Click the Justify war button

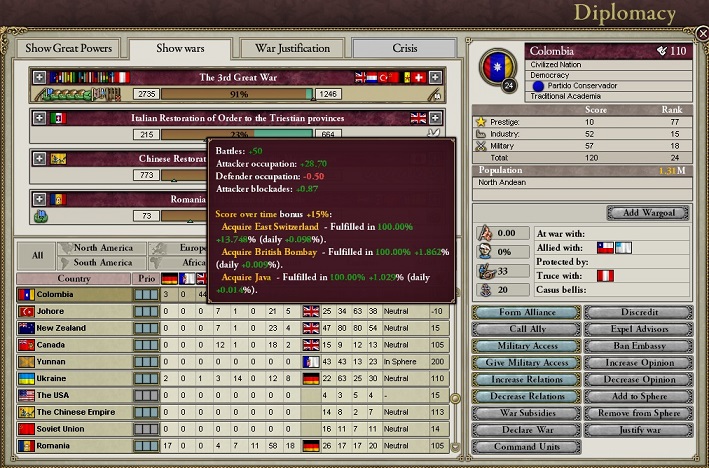tap(639, 430)
